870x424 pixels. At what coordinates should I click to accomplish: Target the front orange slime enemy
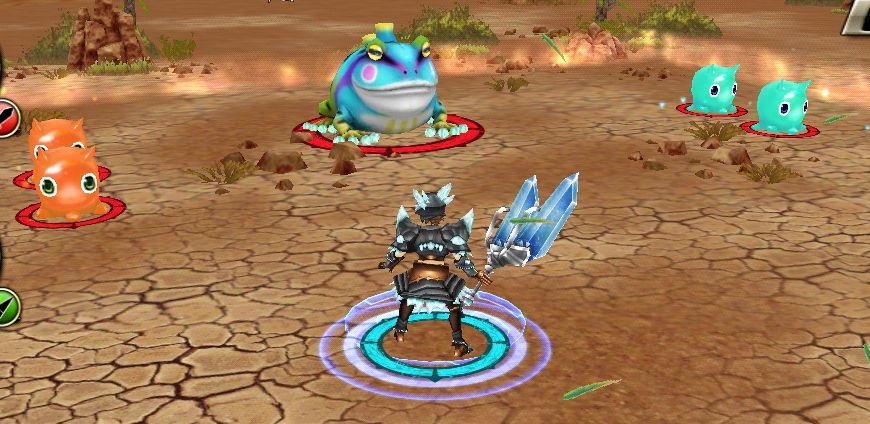[x=64, y=183]
